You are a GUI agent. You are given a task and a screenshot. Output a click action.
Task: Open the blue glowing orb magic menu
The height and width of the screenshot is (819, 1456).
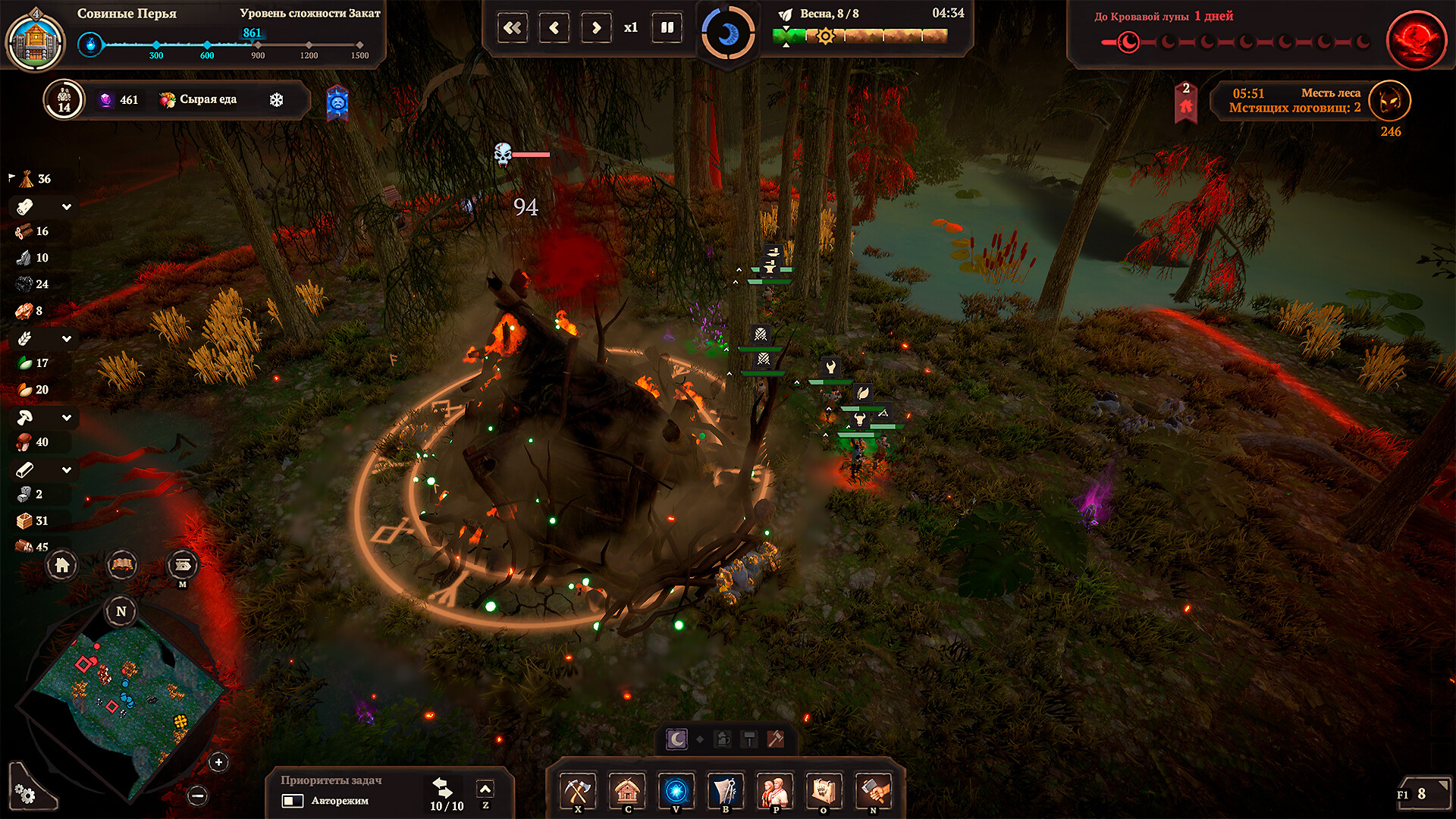pos(676,791)
